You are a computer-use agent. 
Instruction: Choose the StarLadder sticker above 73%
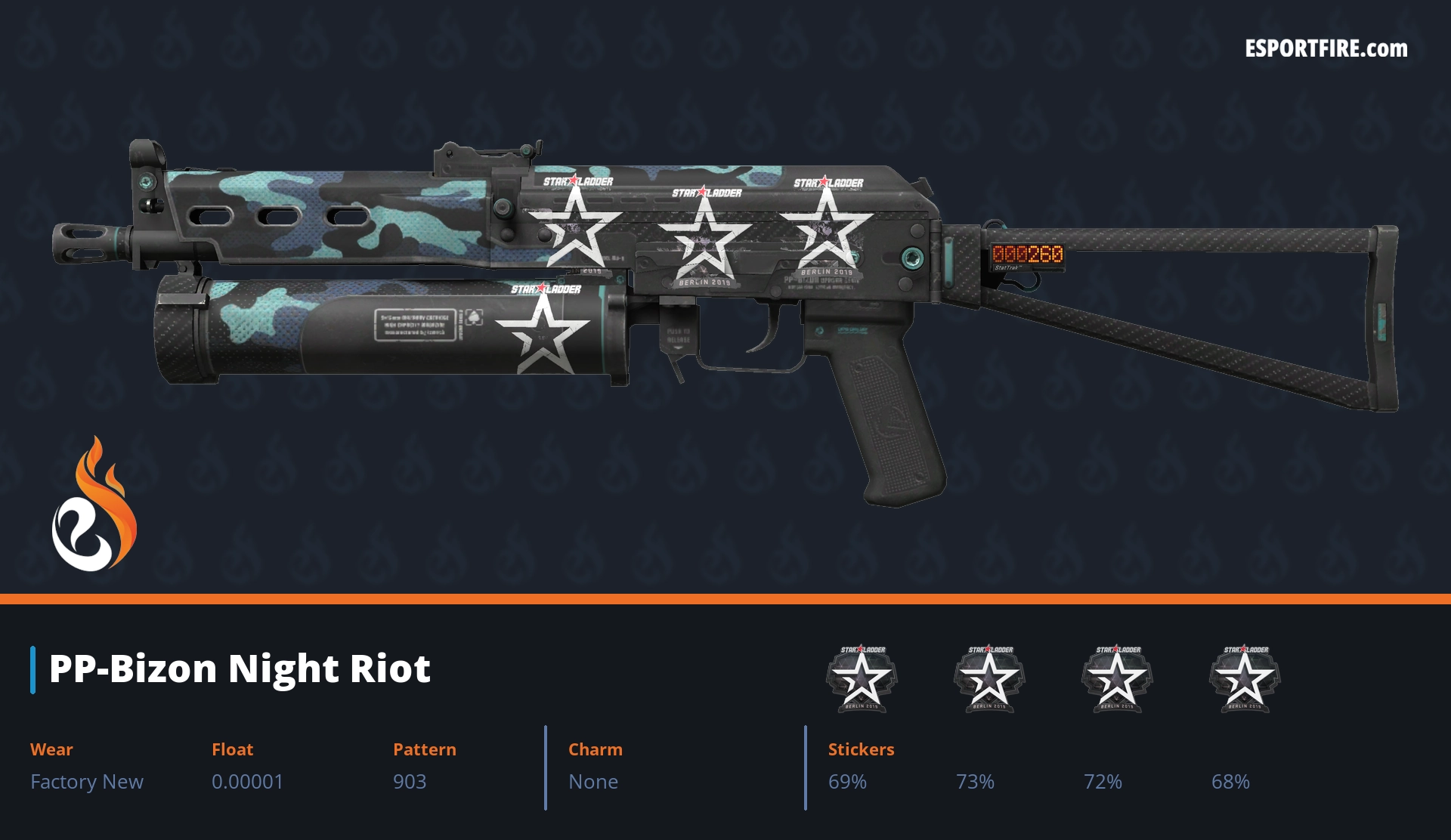989,678
